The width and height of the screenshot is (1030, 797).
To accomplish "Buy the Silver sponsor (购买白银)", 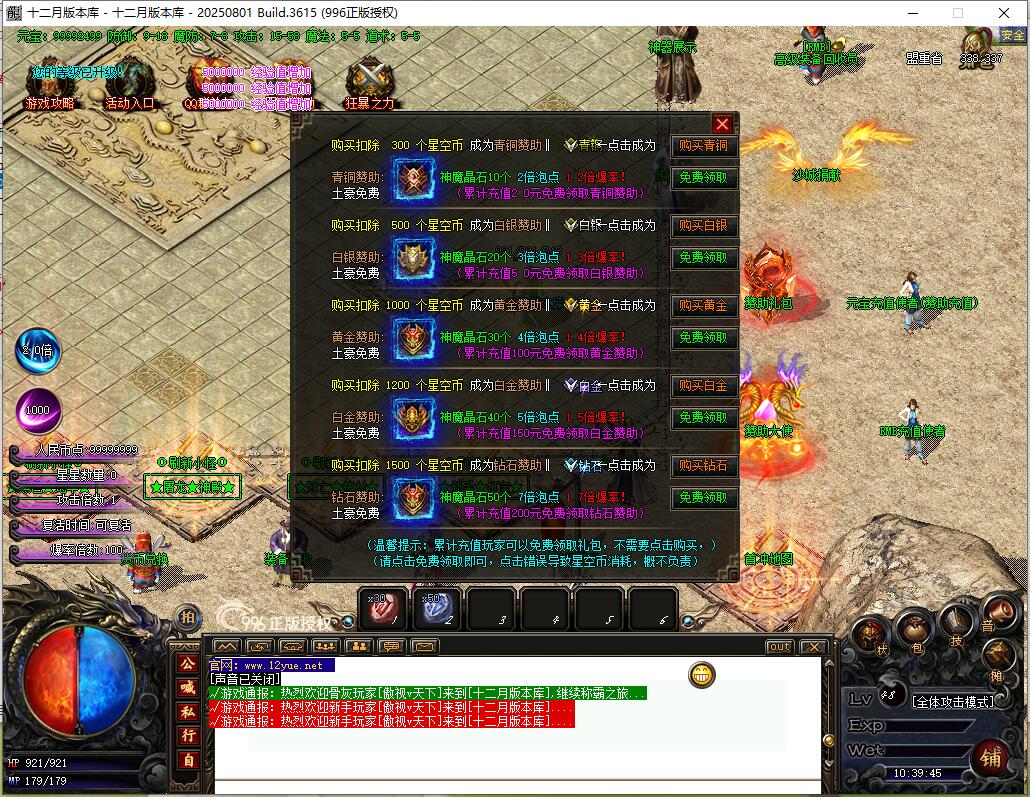I will (704, 226).
